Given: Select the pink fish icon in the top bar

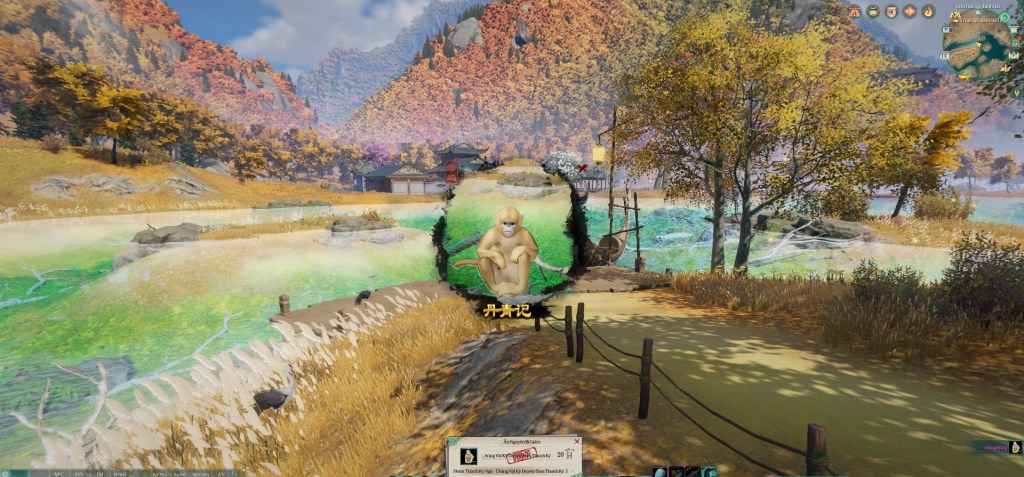Looking at the screenshot, I should coord(910,11).
